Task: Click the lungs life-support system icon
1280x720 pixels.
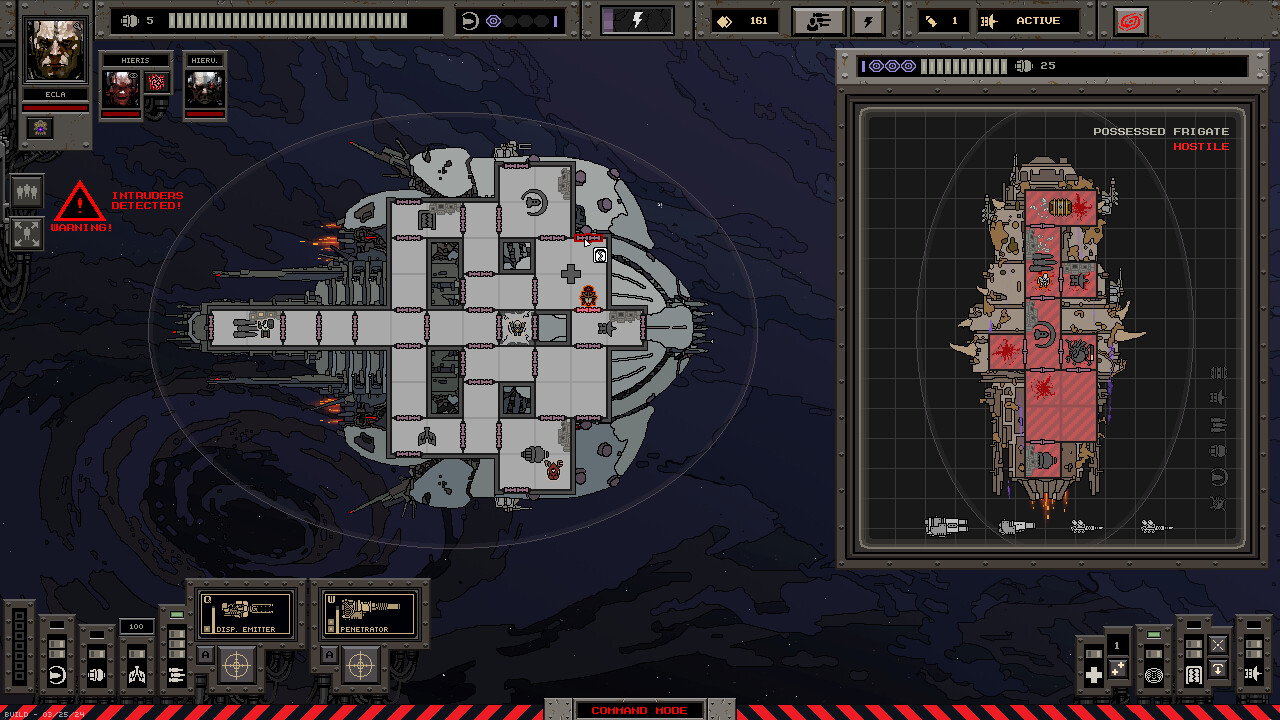Action: (x=135, y=673)
